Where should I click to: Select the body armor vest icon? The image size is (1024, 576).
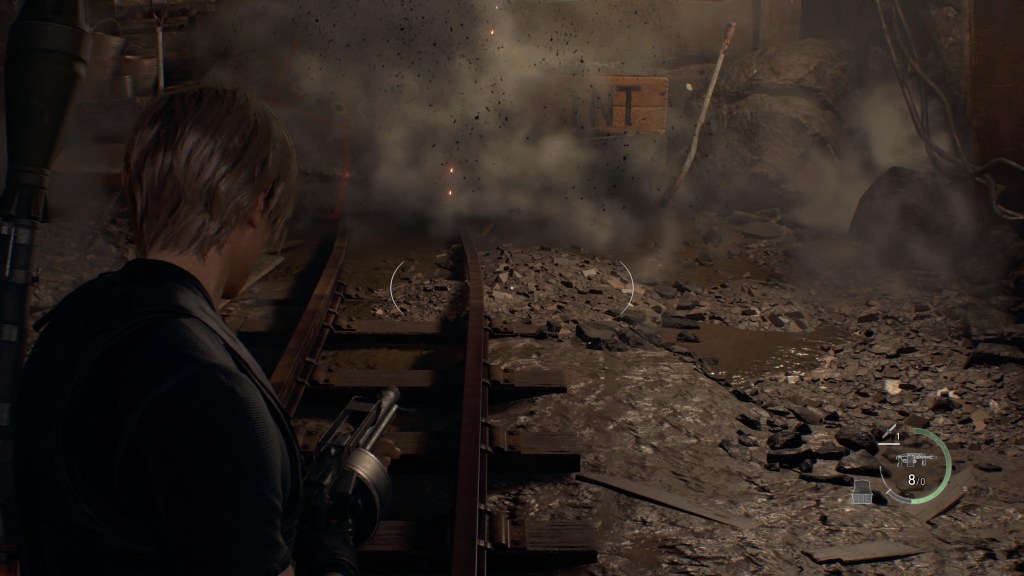point(861,490)
